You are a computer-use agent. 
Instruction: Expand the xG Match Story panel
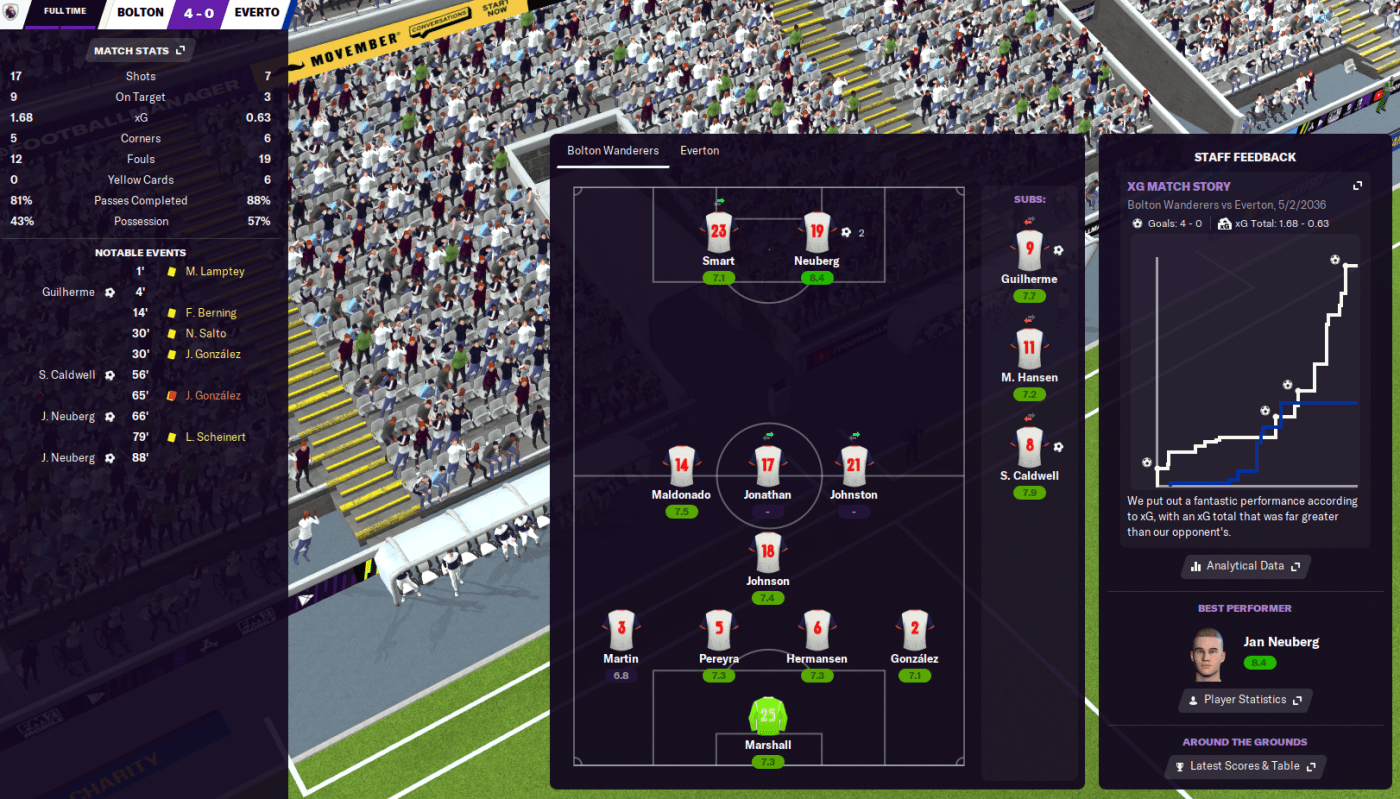point(1357,186)
